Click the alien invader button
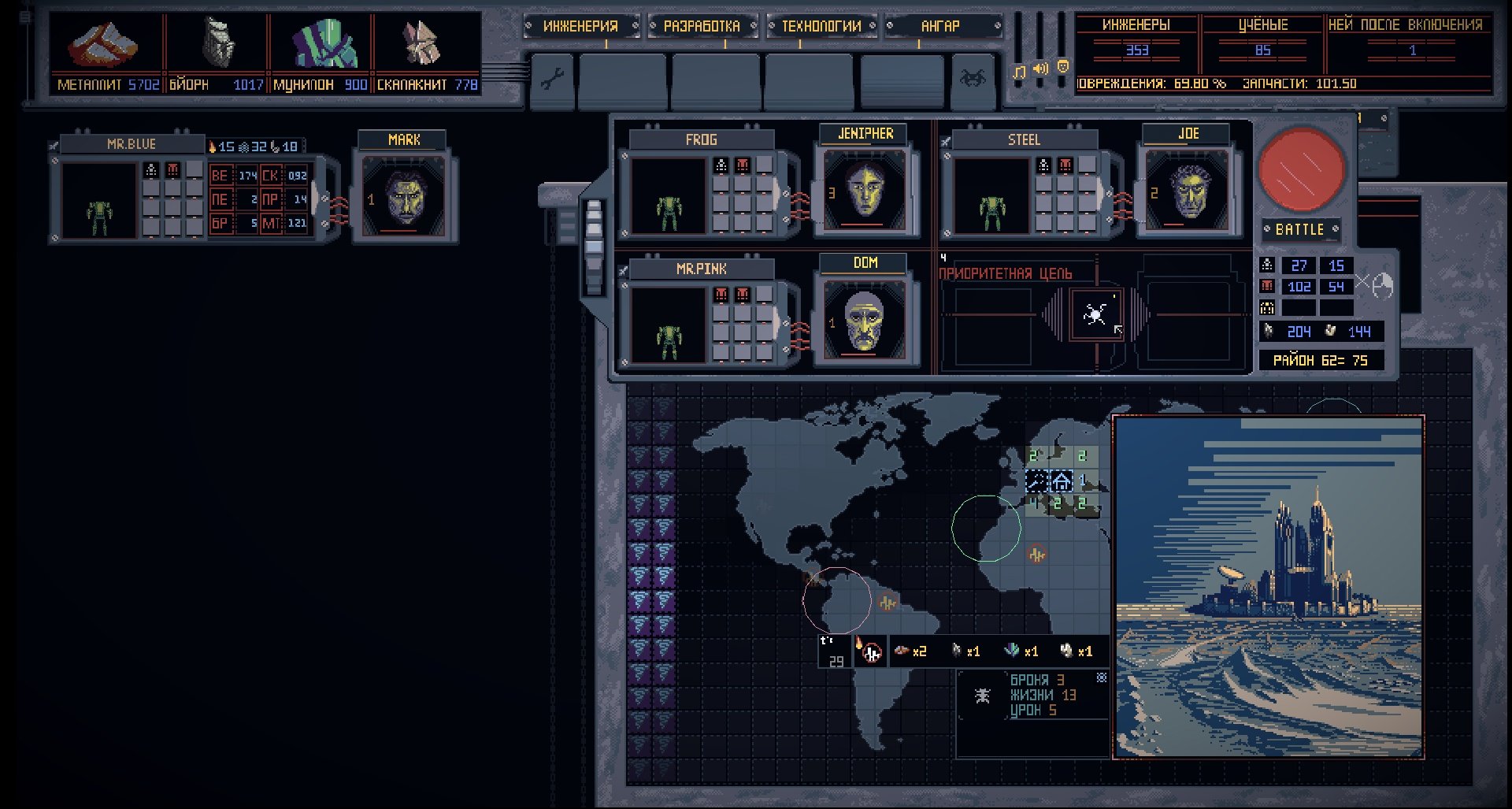This screenshot has height=809, width=1512. (973, 79)
